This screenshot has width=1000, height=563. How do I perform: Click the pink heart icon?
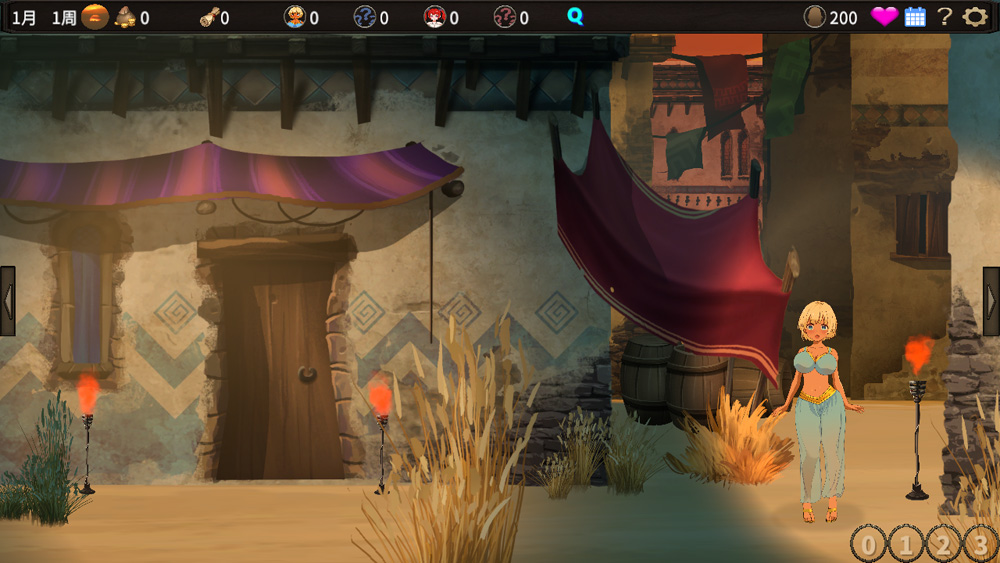(884, 17)
